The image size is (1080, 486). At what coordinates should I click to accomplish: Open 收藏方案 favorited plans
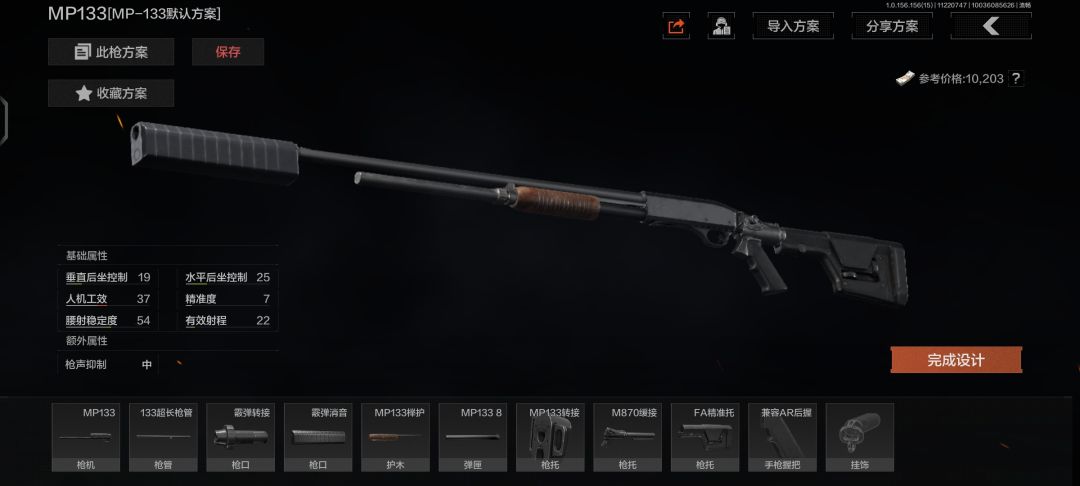111,93
